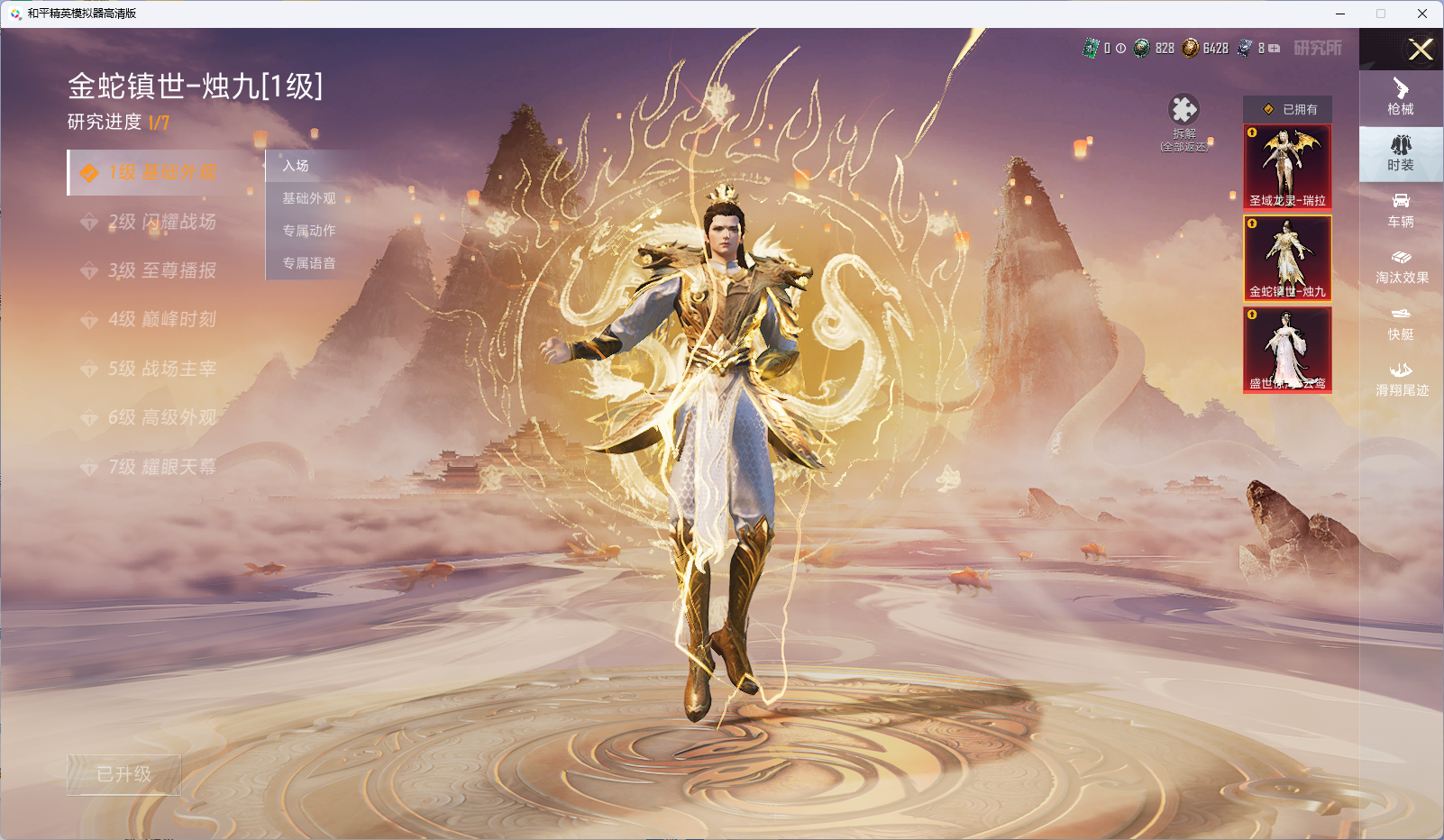Choose the 3级 至尊播报 level entry

(161, 270)
